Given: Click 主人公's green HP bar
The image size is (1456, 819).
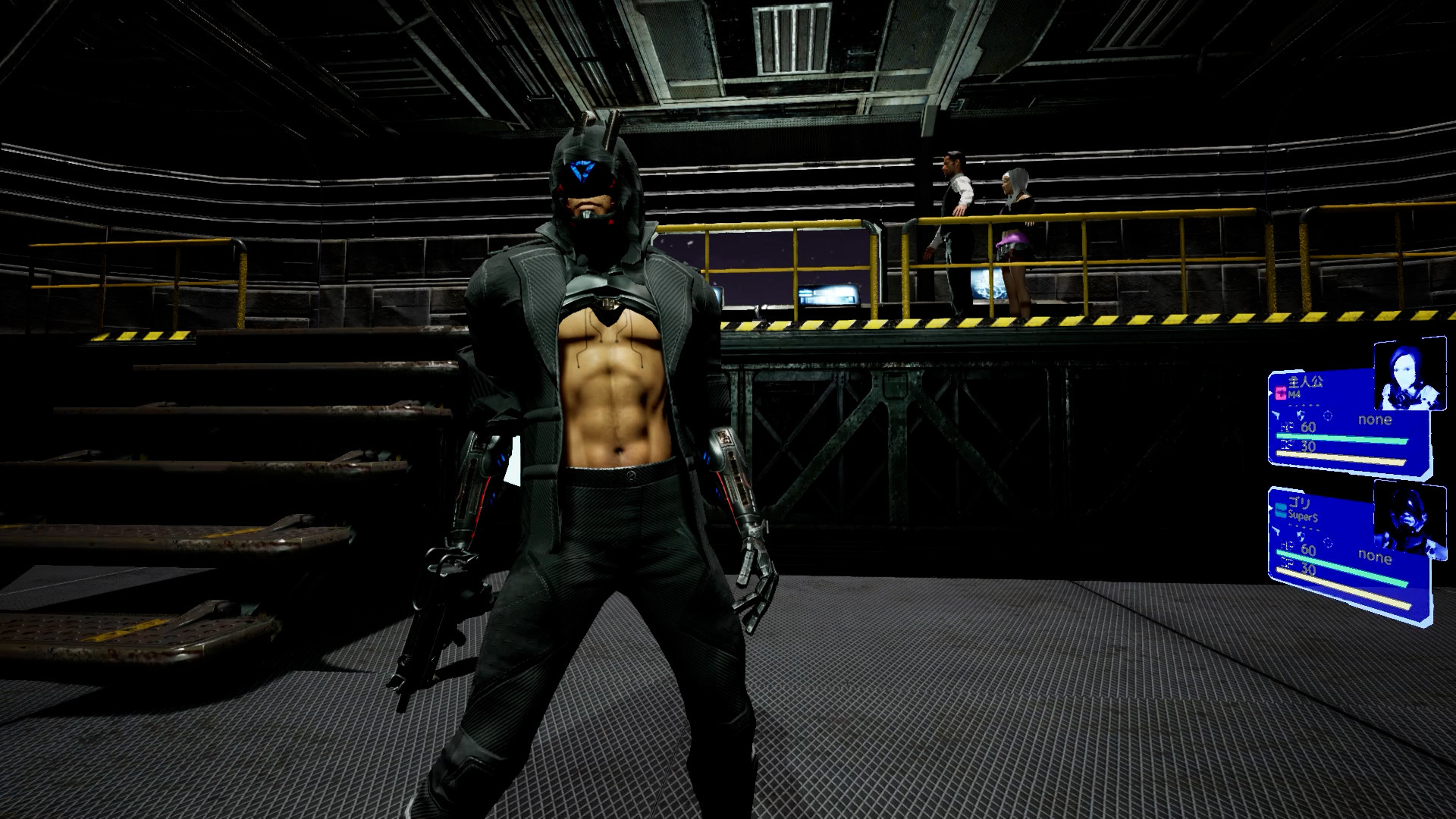Looking at the screenshot, I should coord(1341,438).
